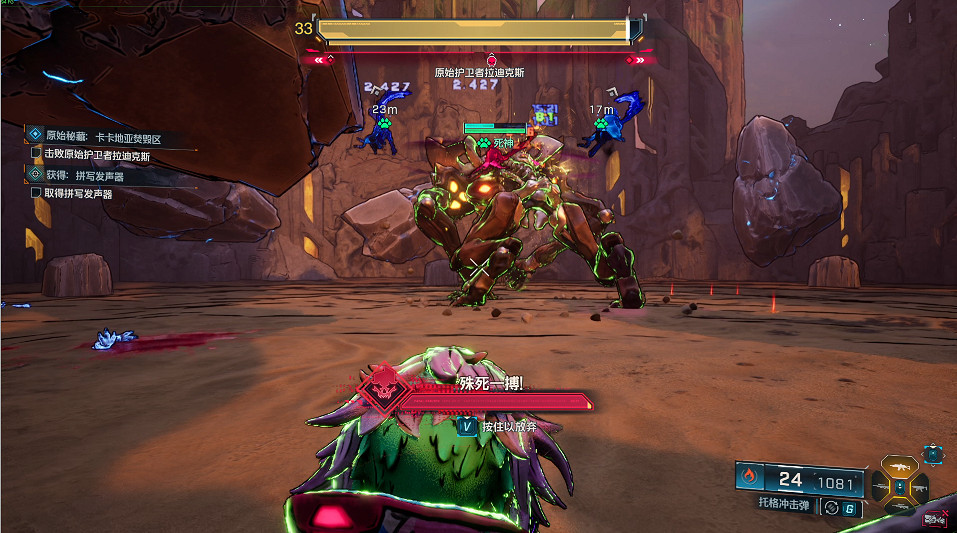Tick the 击败原始护卫者拉迪克斯 objective checkbox
This screenshot has width=957, height=533.
[37, 155]
